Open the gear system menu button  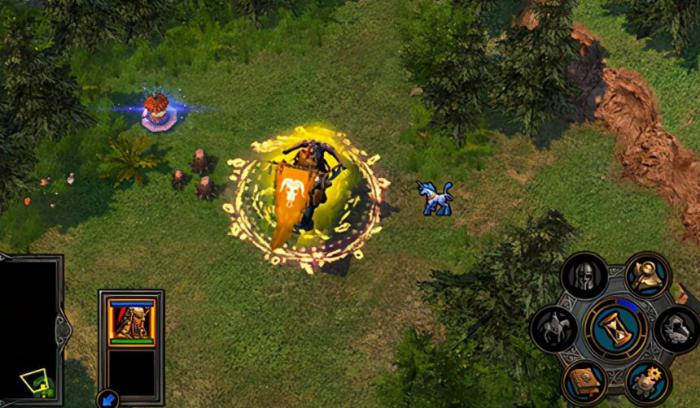(647, 381)
